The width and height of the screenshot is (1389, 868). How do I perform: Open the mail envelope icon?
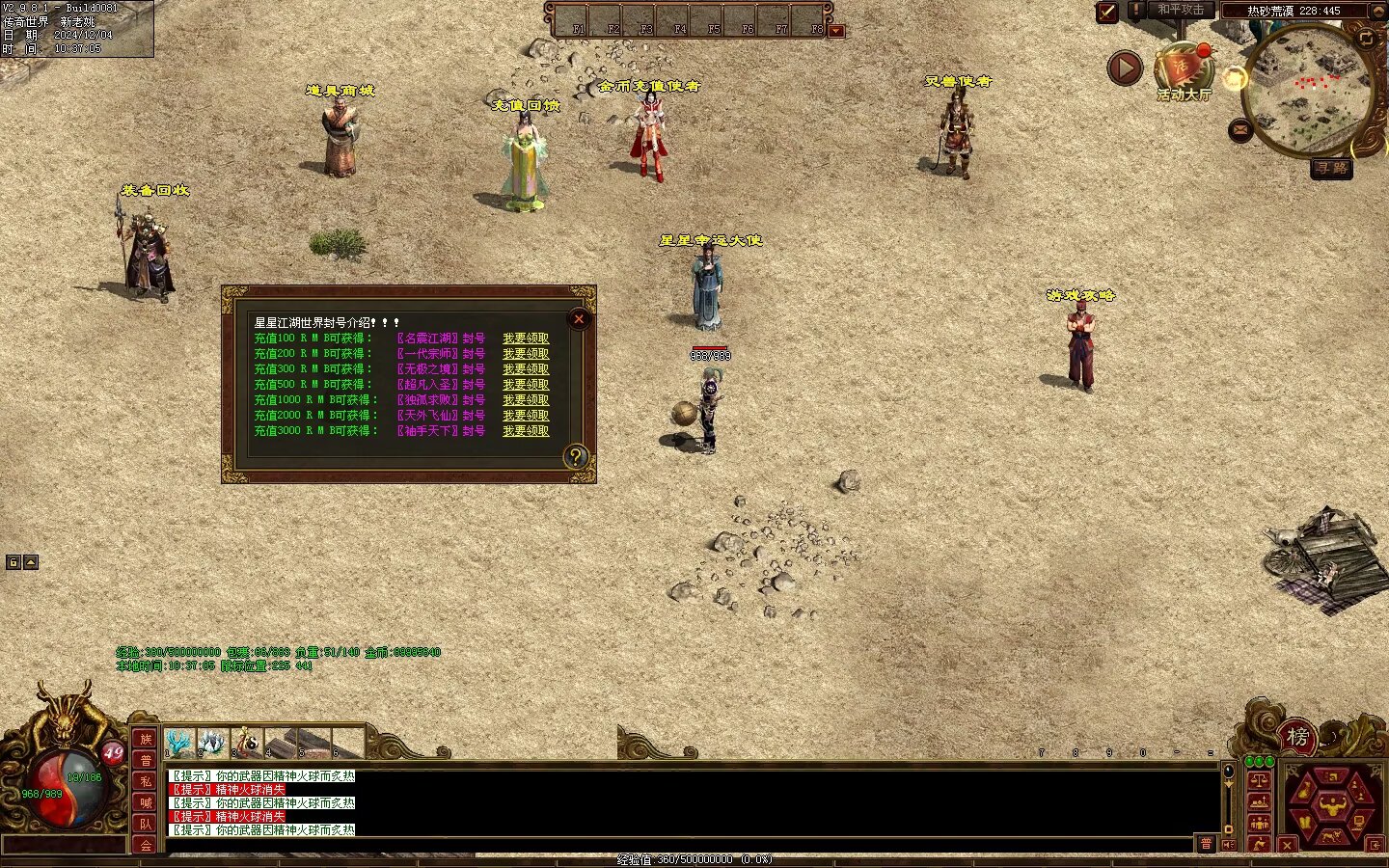coord(1240,129)
